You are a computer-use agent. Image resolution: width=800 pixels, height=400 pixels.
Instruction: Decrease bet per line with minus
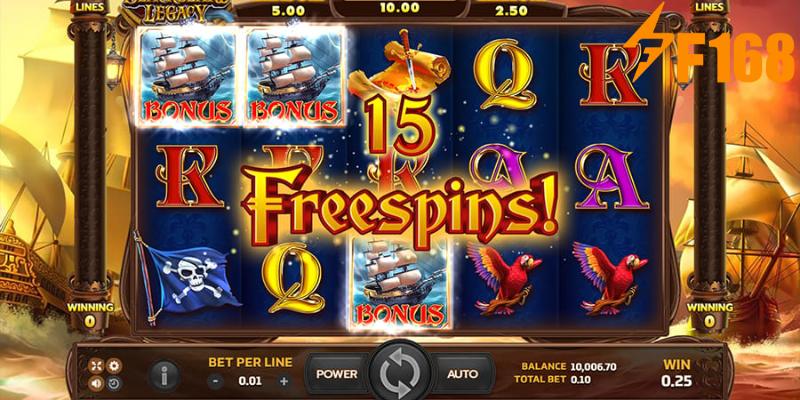[x=213, y=381]
